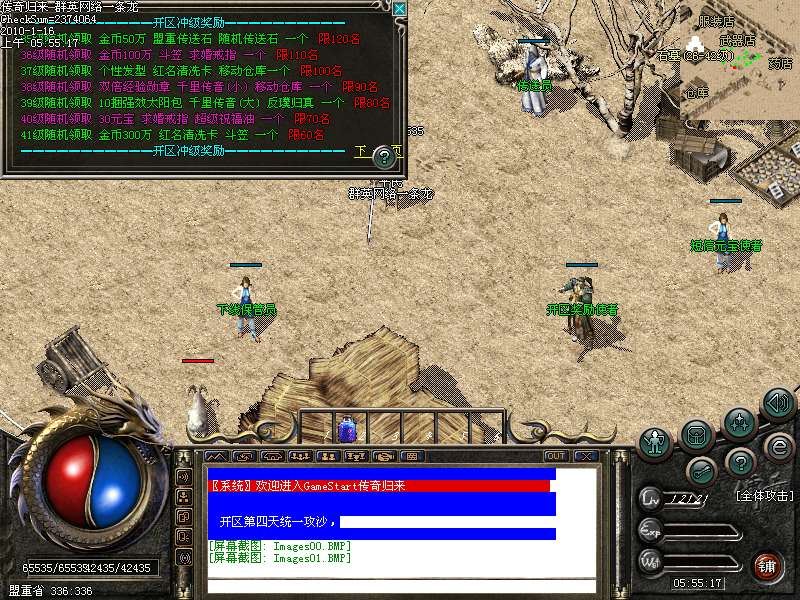The image size is (800, 600).
Task: Toggle the sound speaker icon
Action: [778, 403]
